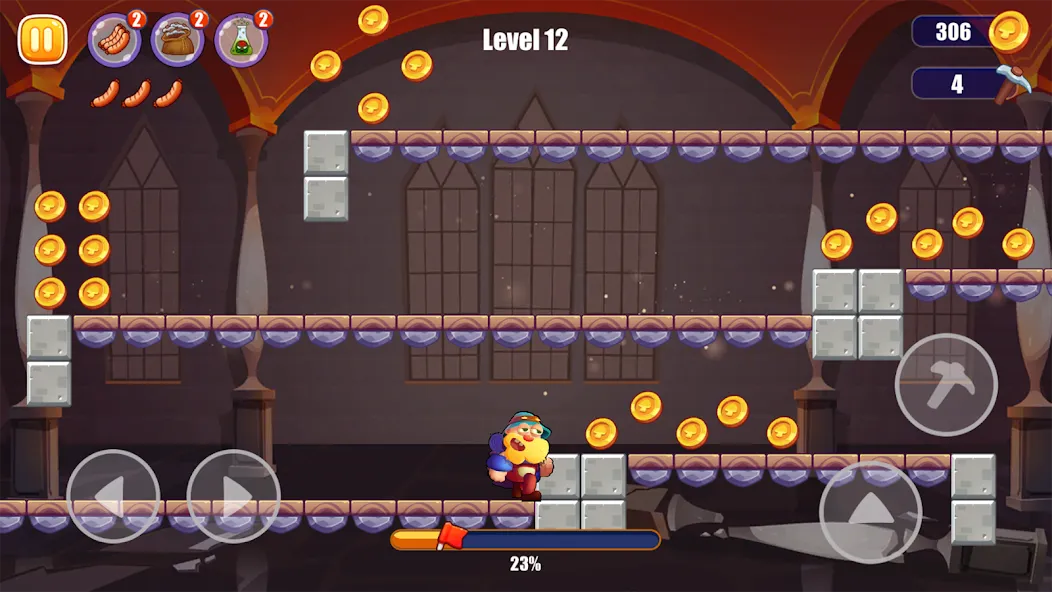Activate the sack power-up item
Screen dimensions: 1052x592
(177, 40)
